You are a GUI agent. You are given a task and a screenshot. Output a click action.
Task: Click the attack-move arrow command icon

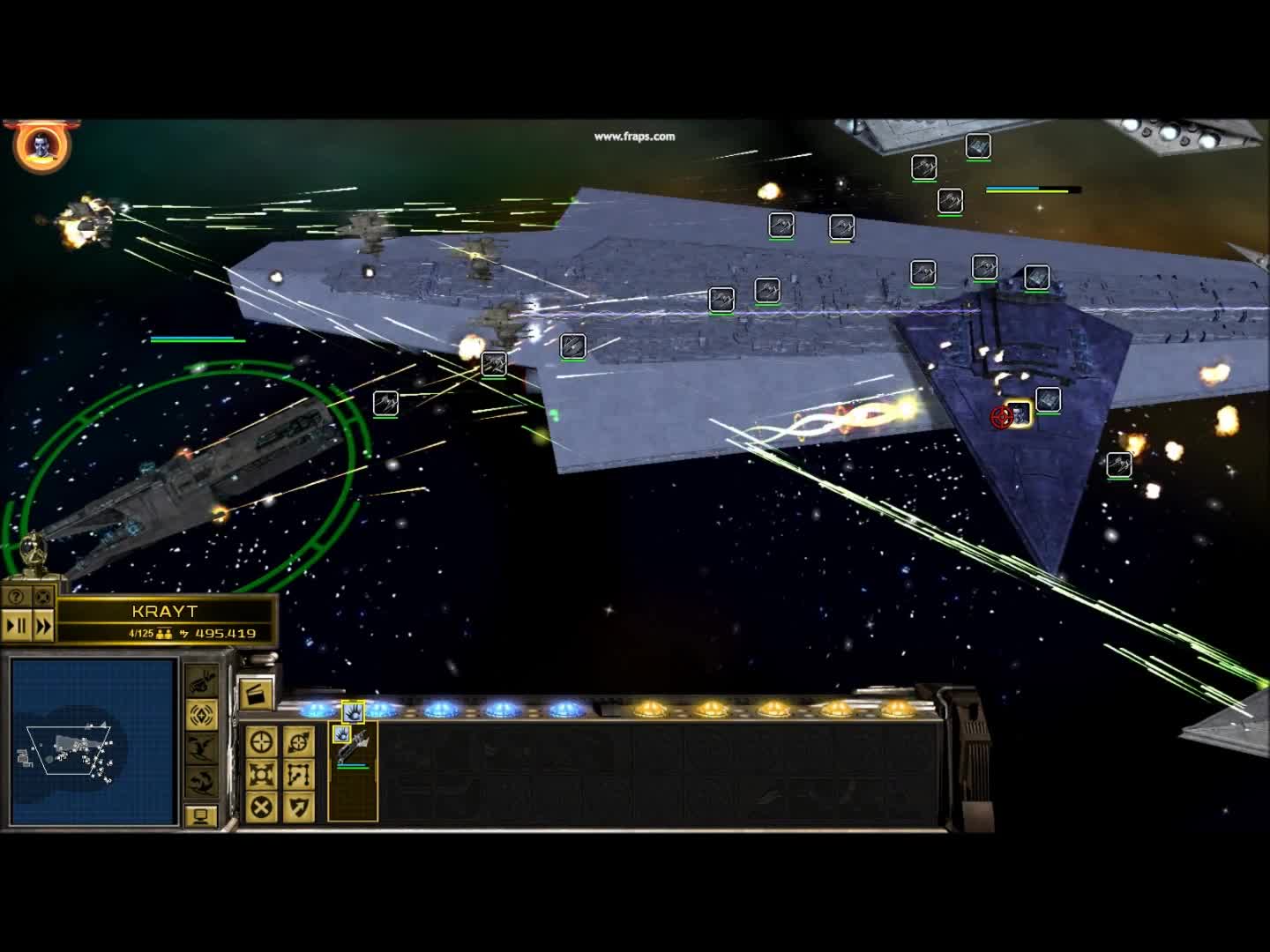298,742
